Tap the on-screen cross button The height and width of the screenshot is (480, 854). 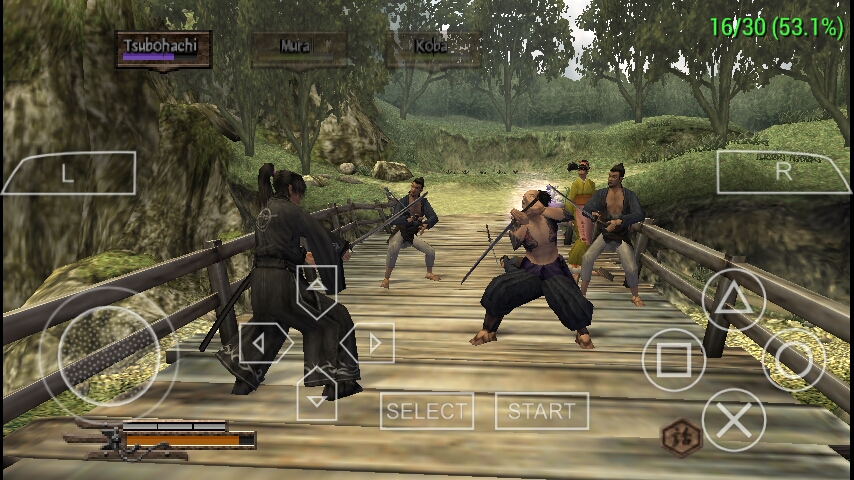coord(733,420)
